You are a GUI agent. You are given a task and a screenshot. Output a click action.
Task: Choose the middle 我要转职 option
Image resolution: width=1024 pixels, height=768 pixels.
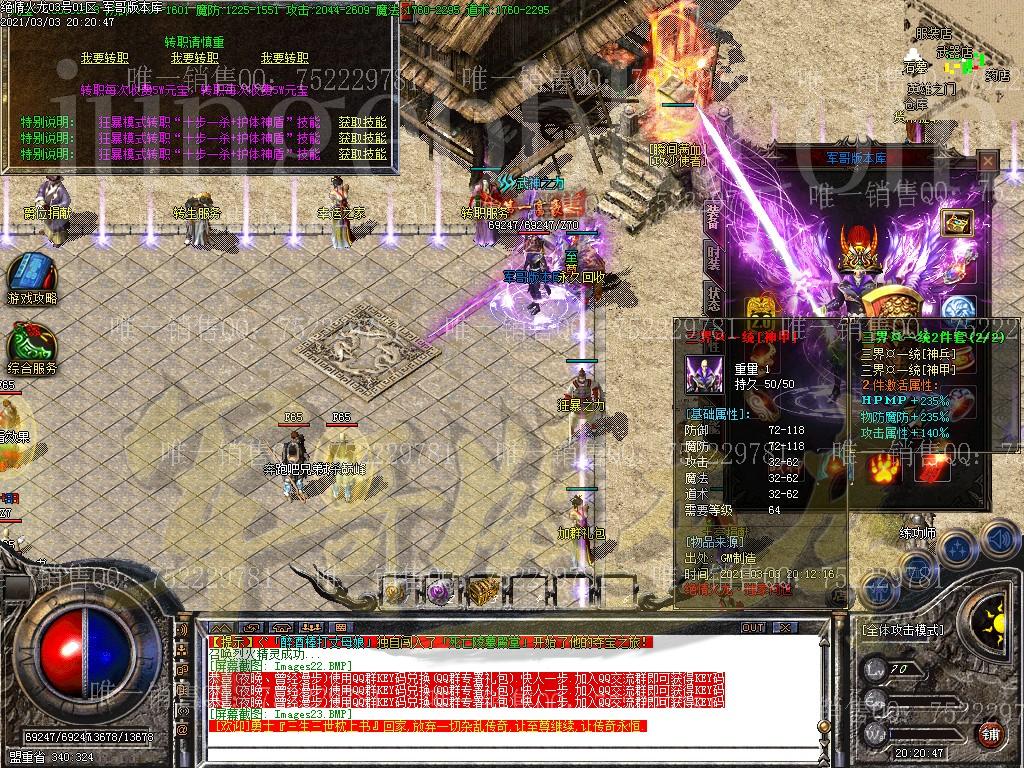(x=194, y=59)
